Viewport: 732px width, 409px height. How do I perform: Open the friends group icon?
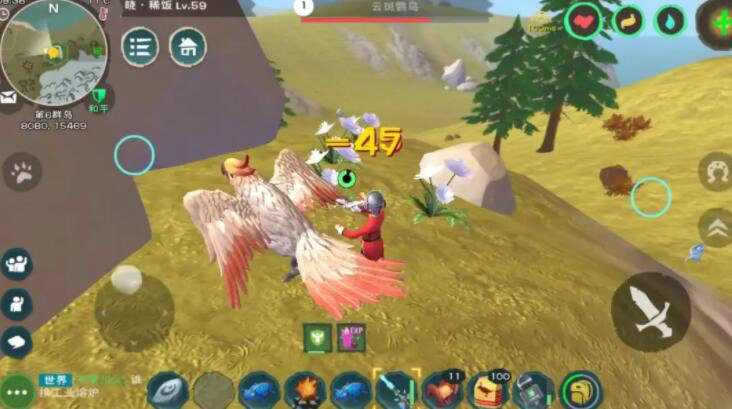click(16, 264)
